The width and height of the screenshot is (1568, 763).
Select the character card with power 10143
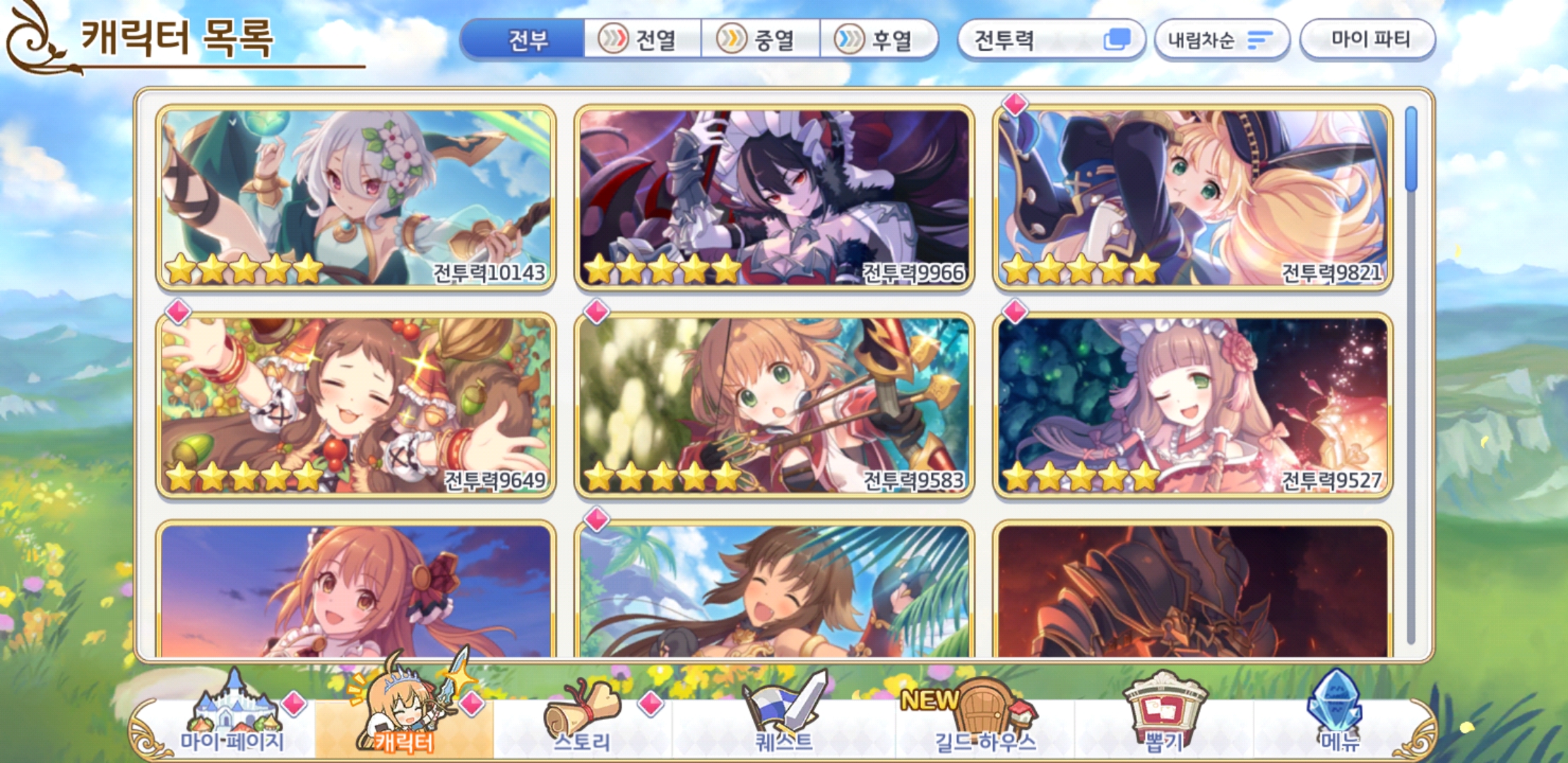coord(356,197)
